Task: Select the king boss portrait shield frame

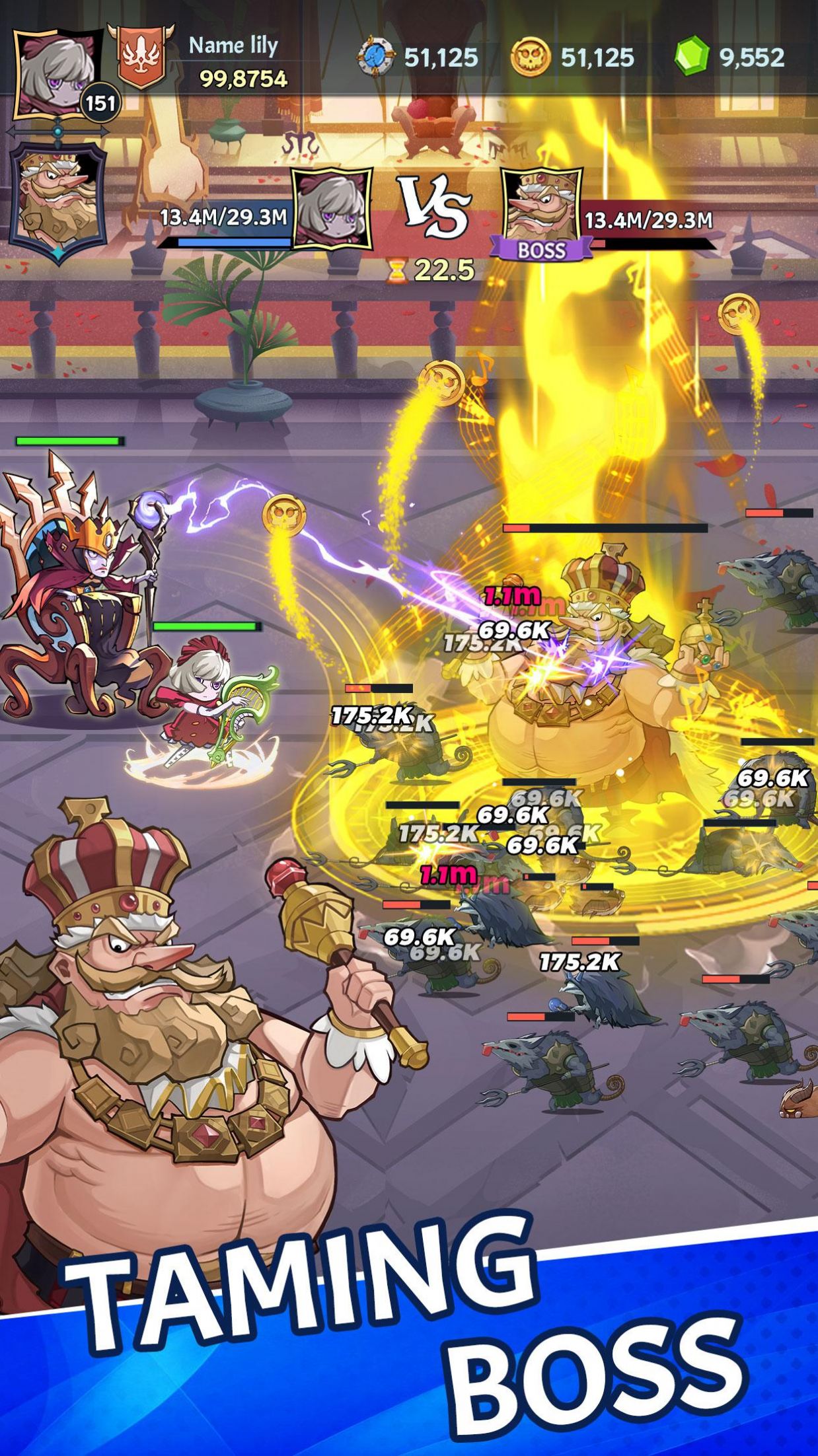Action: 57,201
